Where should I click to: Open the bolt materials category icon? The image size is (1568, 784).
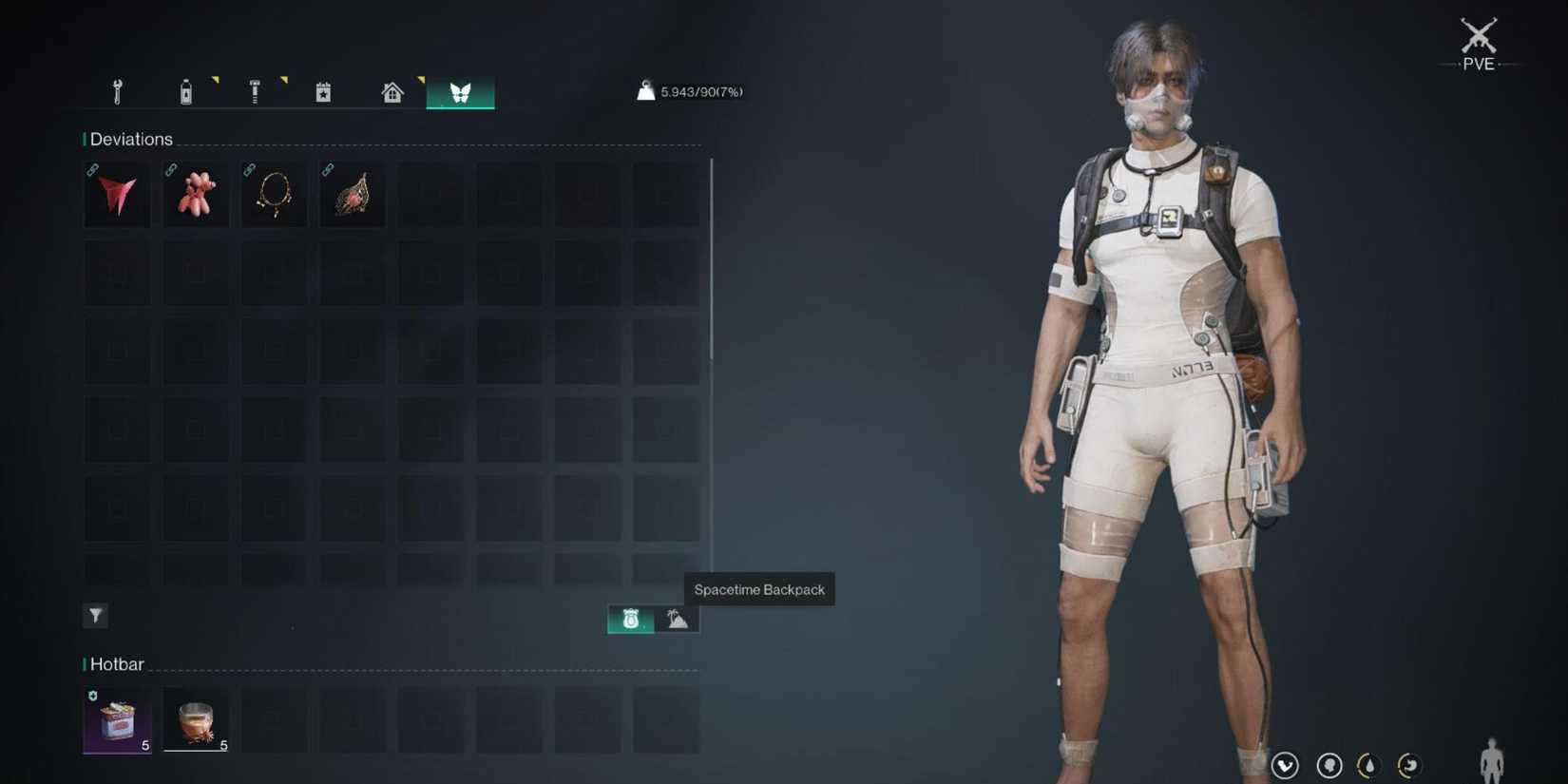pos(255,91)
